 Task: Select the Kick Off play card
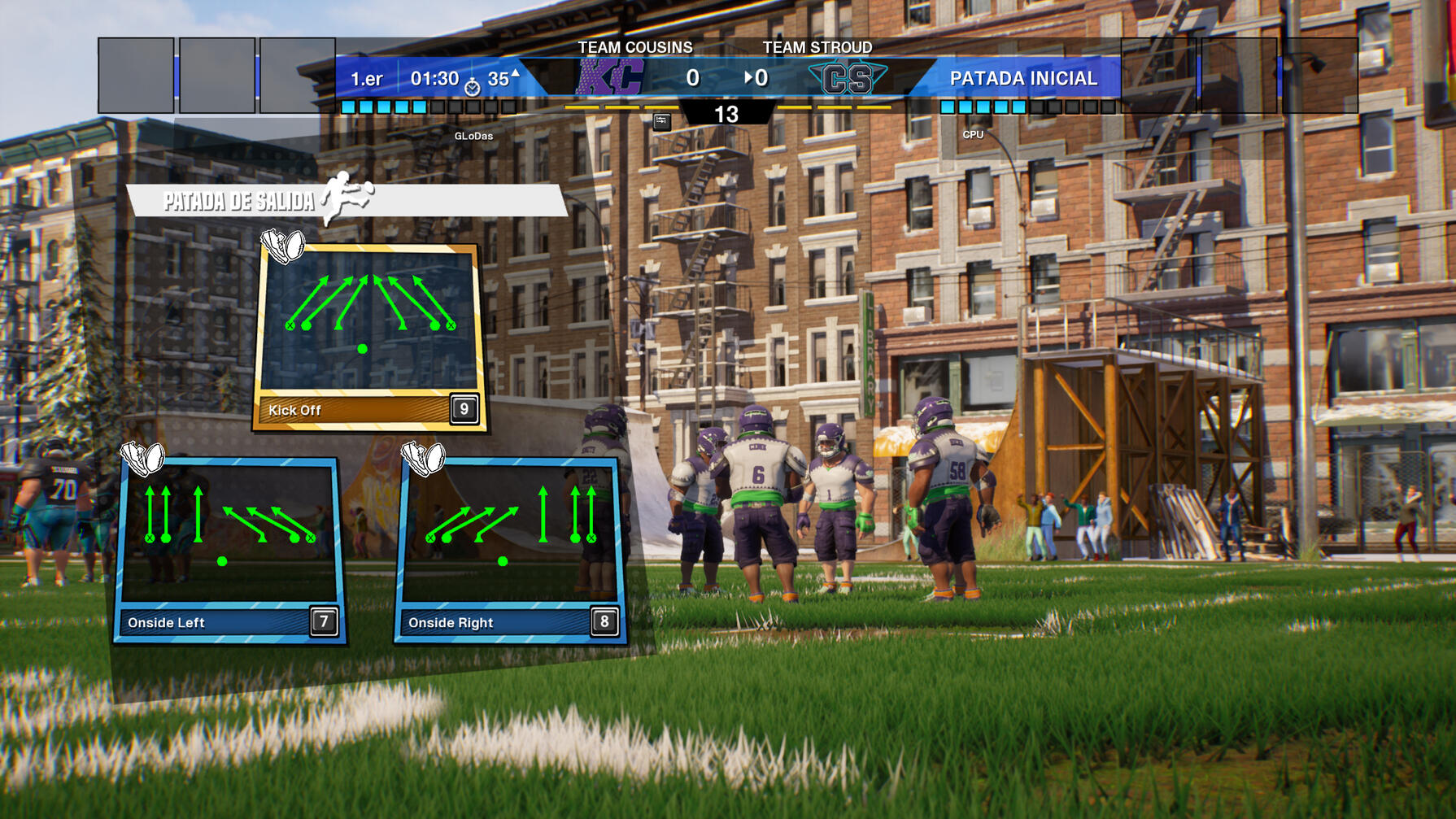pos(370,338)
